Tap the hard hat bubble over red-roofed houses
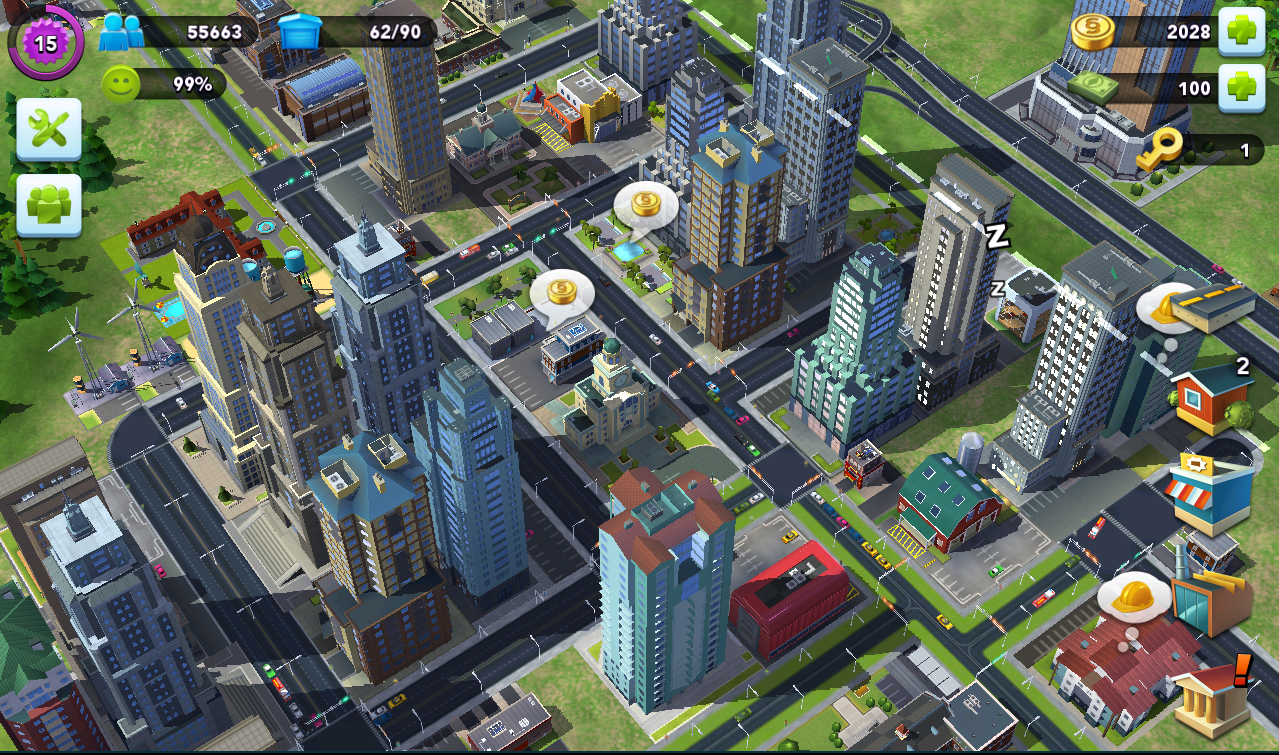 (x=1134, y=597)
